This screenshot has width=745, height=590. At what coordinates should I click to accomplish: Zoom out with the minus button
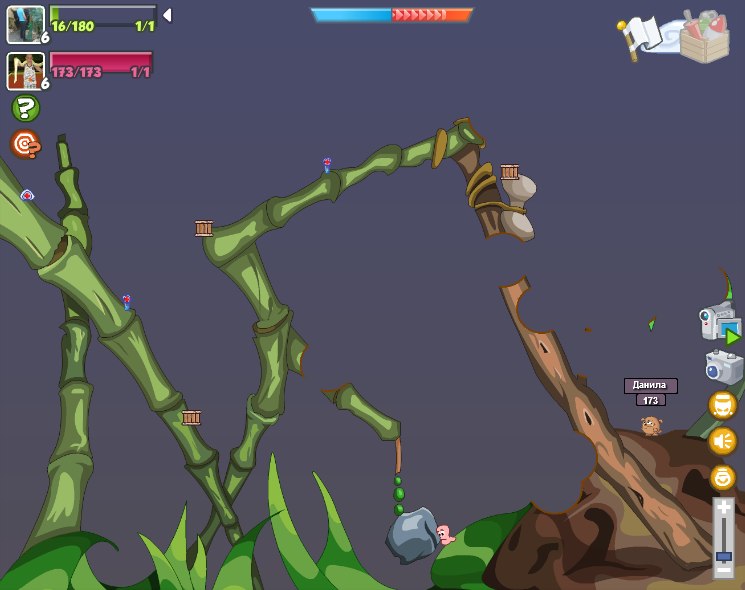(723, 568)
